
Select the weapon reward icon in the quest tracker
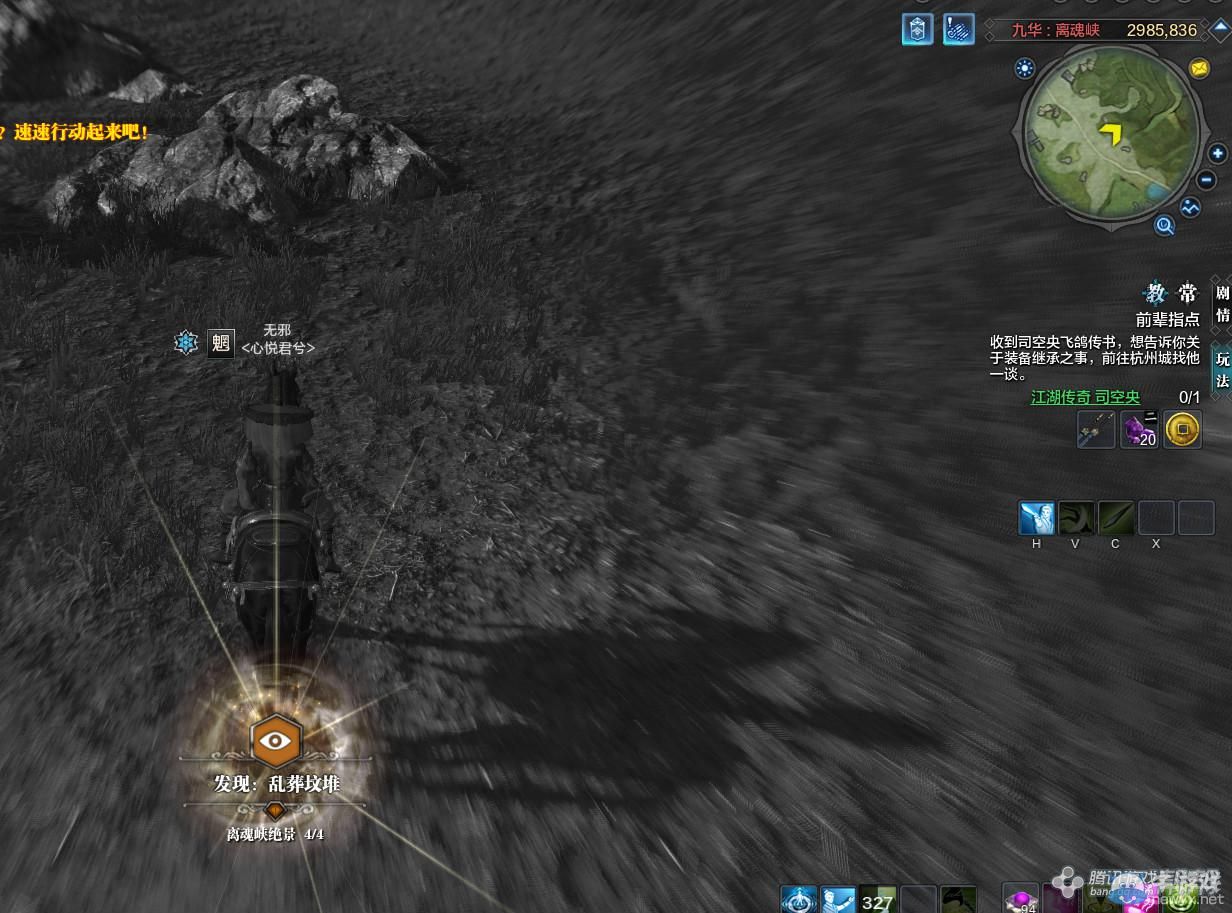(x=1096, y=430)
